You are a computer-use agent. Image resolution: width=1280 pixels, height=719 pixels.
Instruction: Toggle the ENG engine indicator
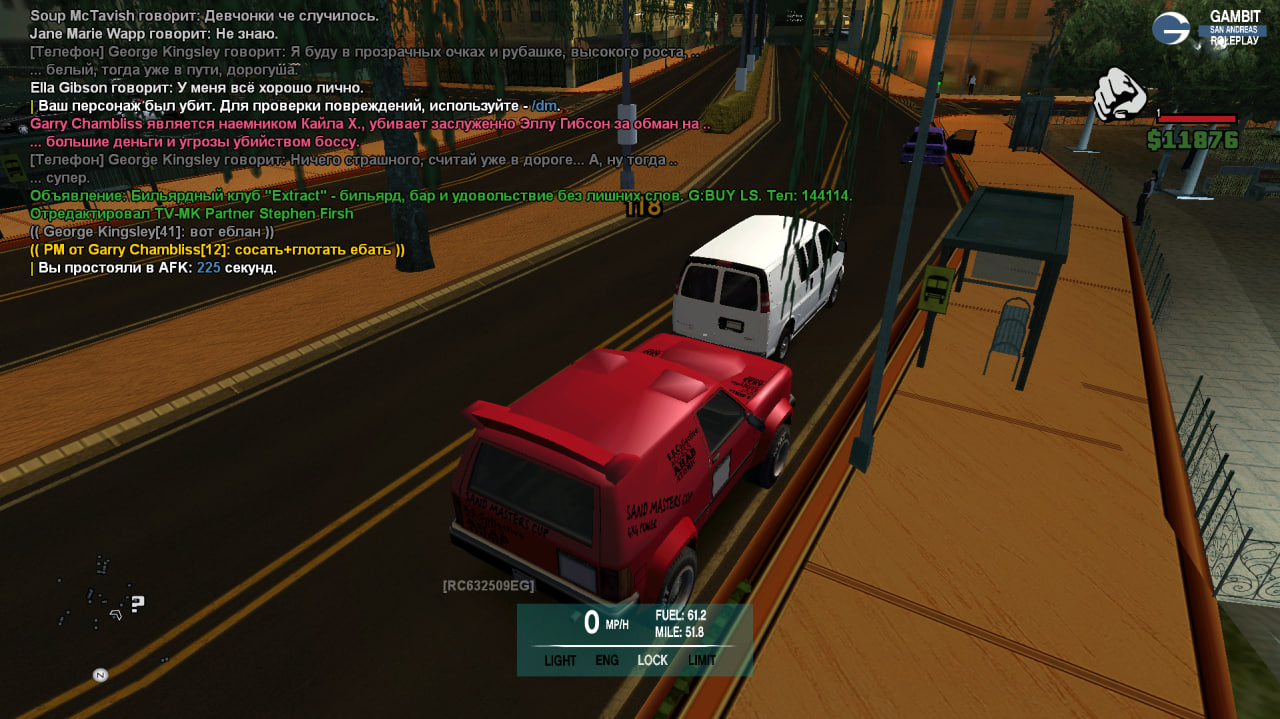607,661
